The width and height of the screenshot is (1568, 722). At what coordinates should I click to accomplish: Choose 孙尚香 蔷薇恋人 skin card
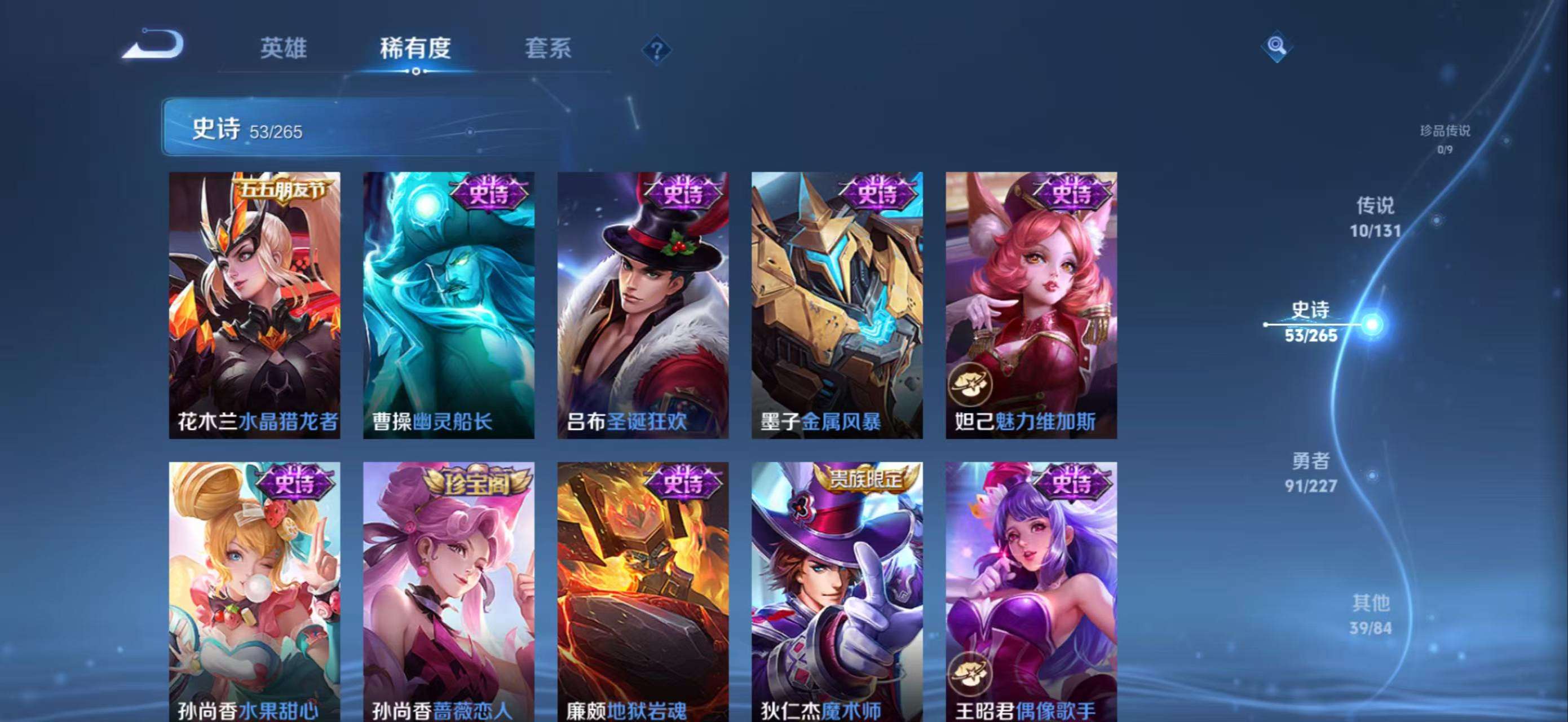pos(449,592)
